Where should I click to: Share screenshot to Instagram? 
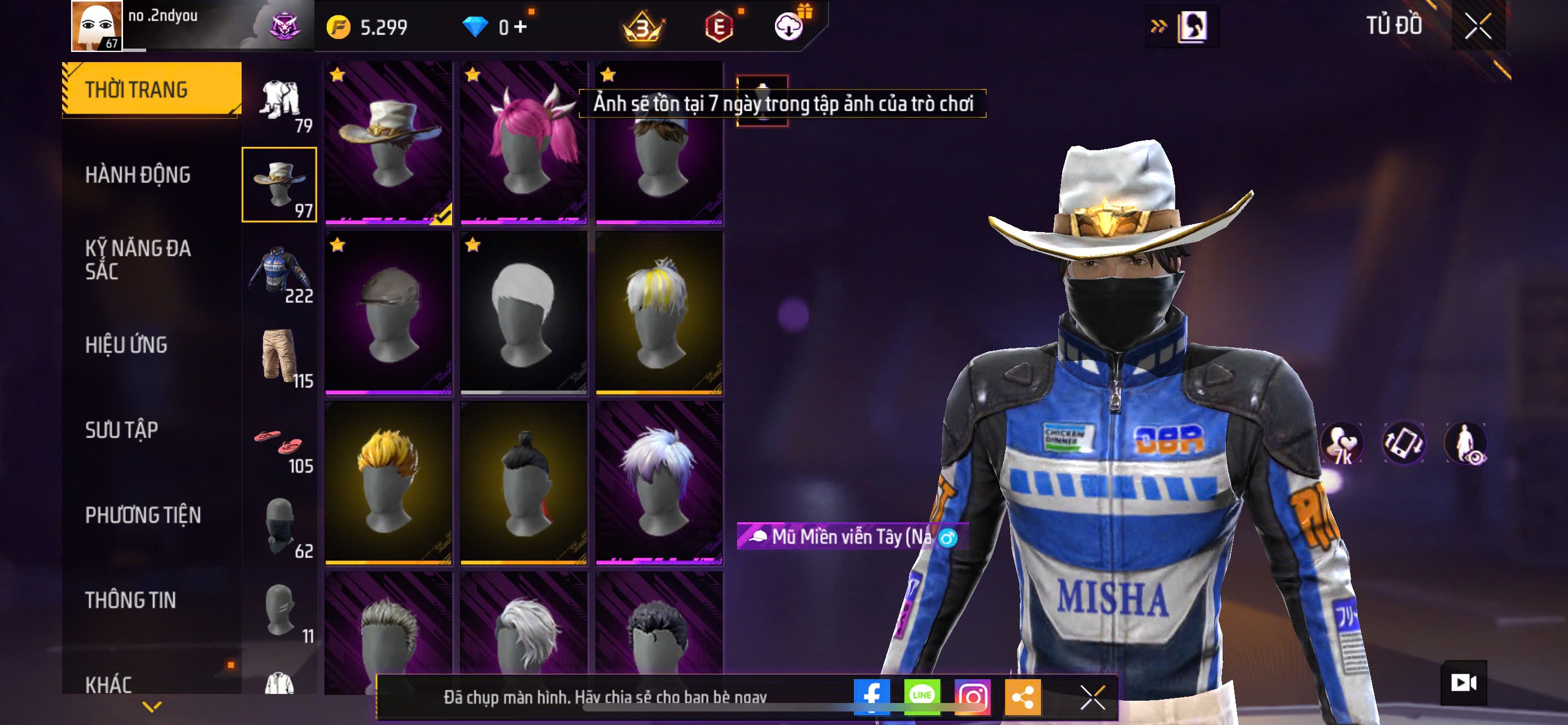coord(972,697)
